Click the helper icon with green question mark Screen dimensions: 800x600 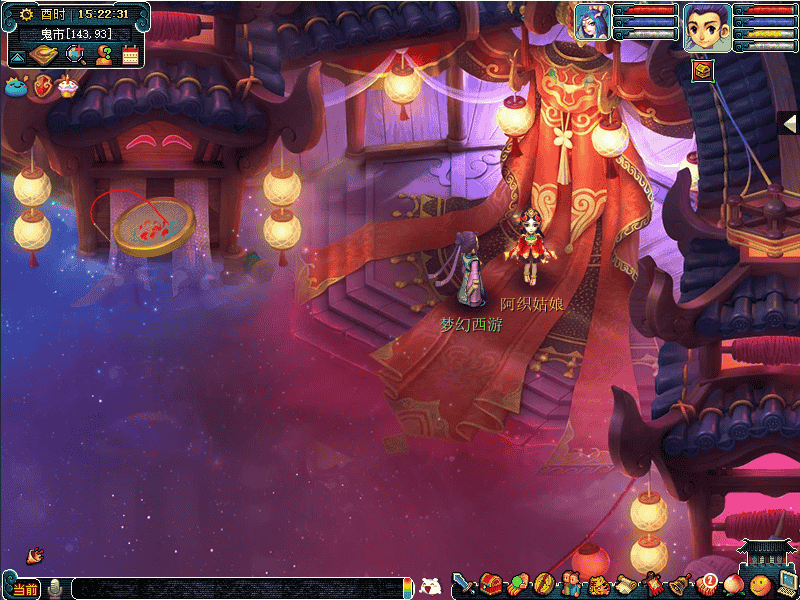102,55
